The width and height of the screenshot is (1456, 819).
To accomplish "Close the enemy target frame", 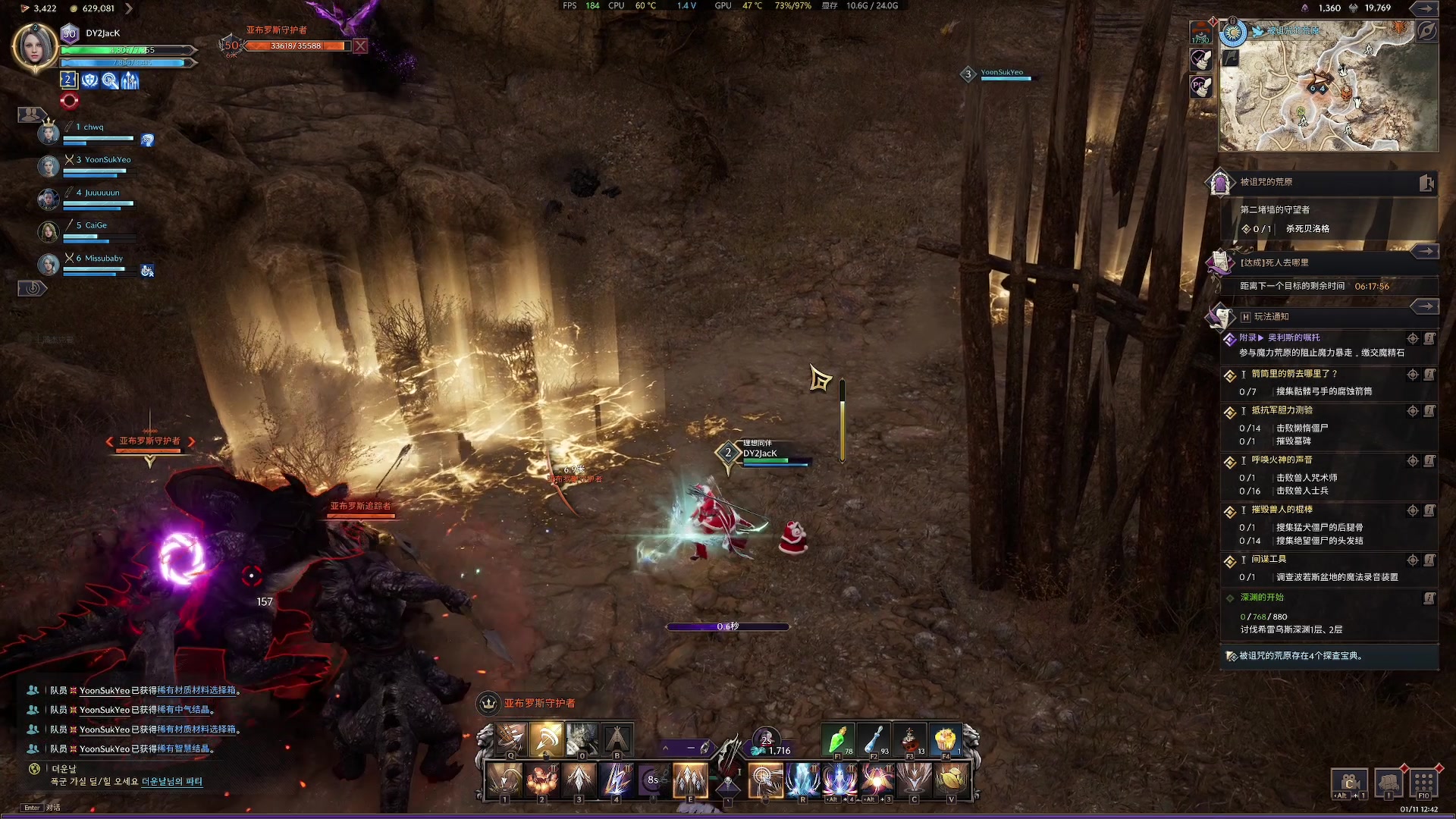I will click(360, 45).
